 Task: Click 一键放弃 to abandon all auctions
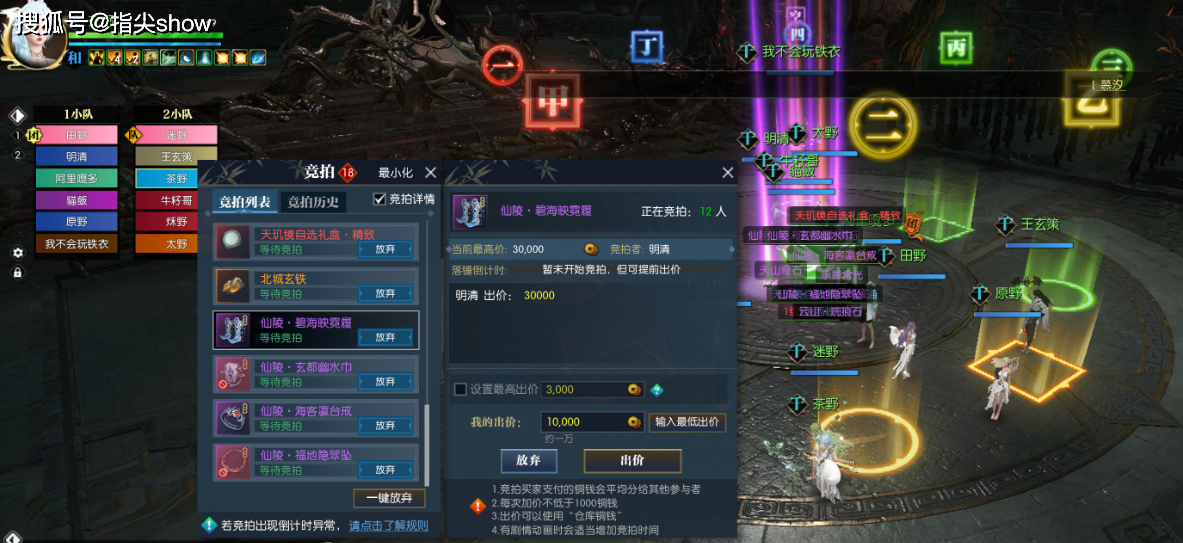coord(389,498)
